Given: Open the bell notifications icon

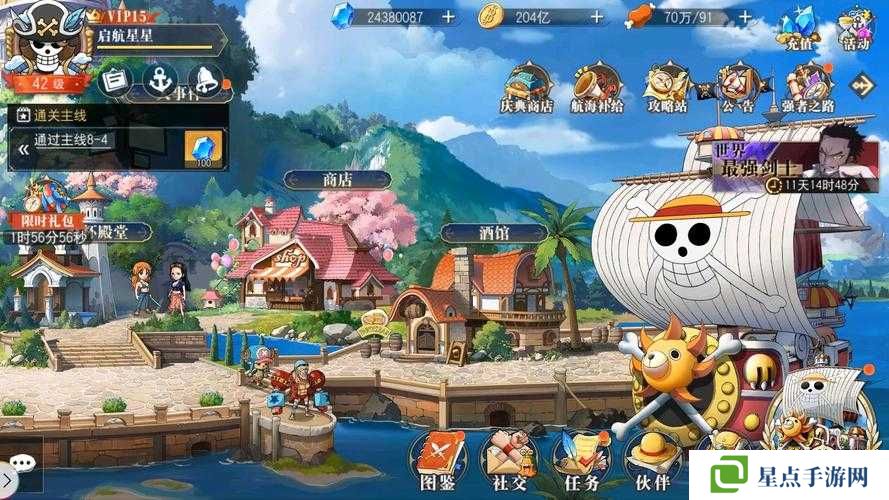Looking at the screenshot, I should click(x=203, y=79).
